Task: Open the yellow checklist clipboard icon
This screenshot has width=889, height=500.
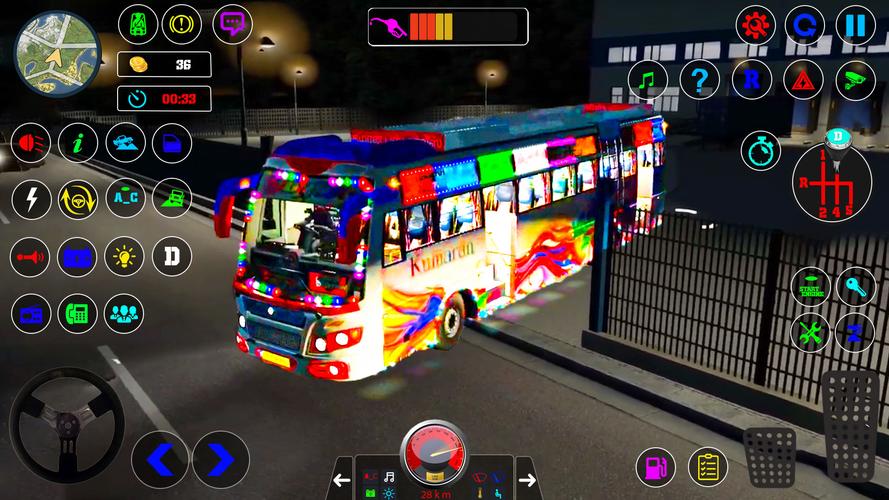Action: click(707, 467)
